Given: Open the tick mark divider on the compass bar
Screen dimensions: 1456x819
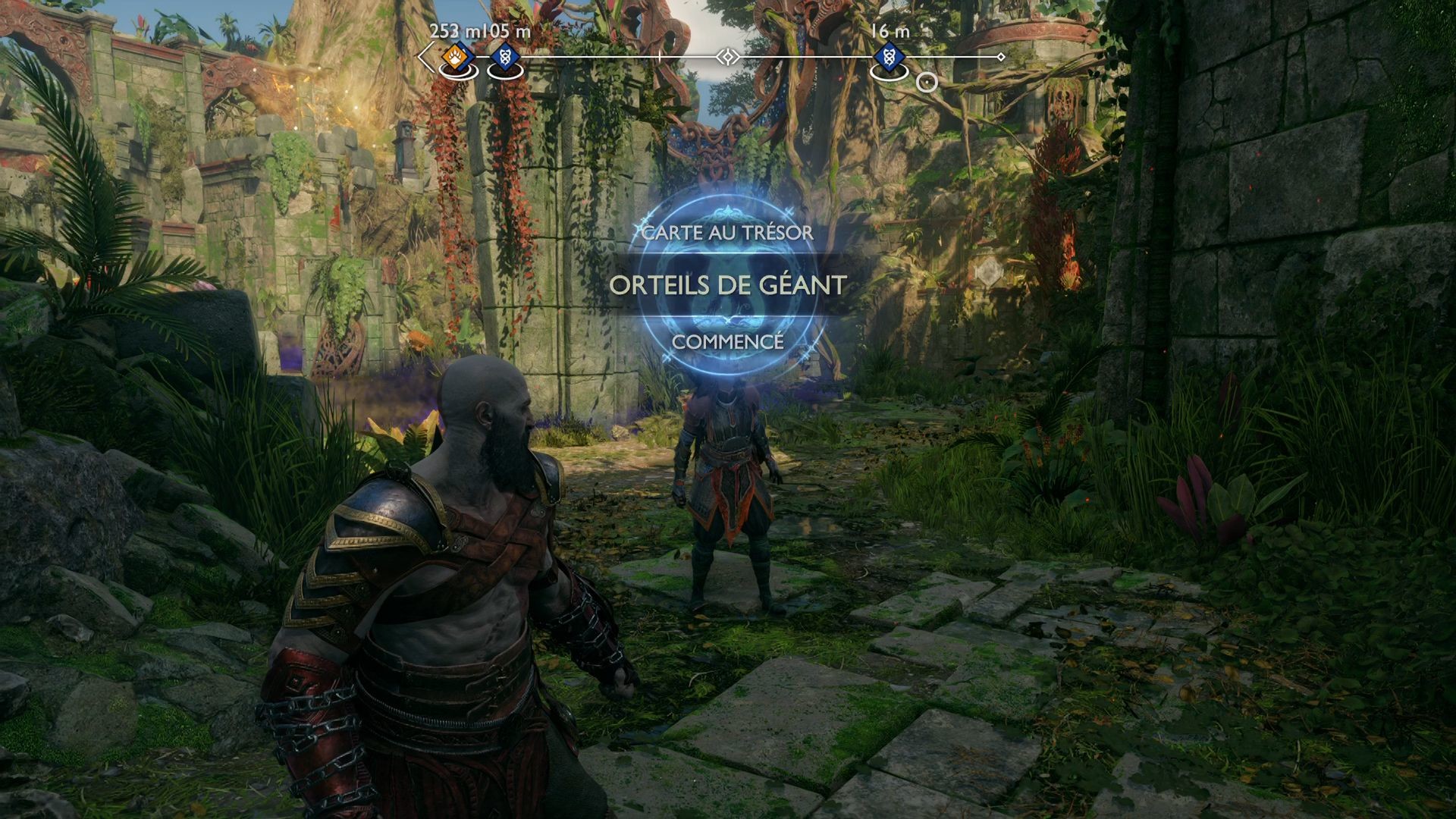Looking at the screenshot, I should coord(659,55).
